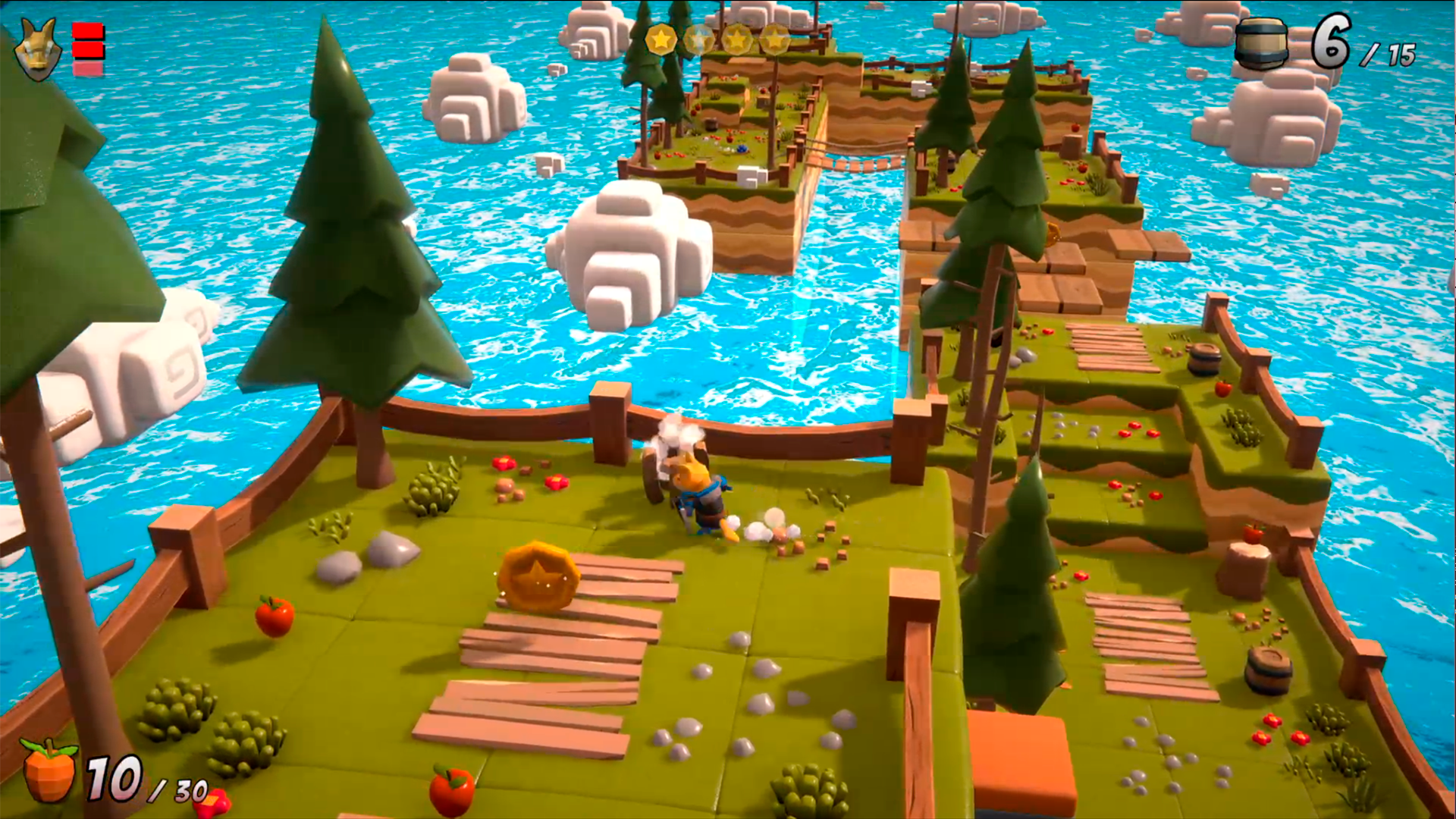Select the barrel counter icon
1456x819 pixels.
coord(1261,45)
